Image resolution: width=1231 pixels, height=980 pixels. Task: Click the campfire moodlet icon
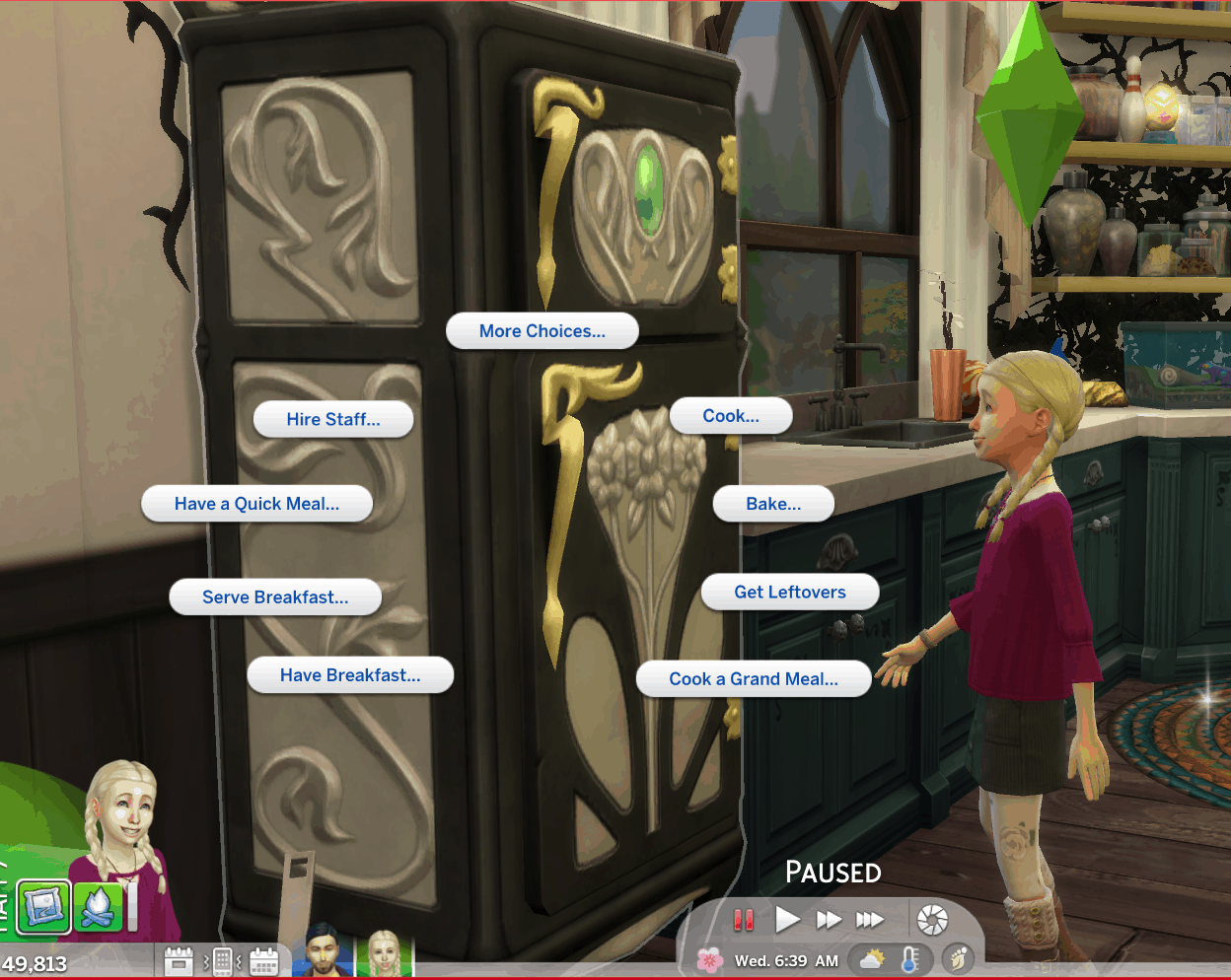pos(98,907)
